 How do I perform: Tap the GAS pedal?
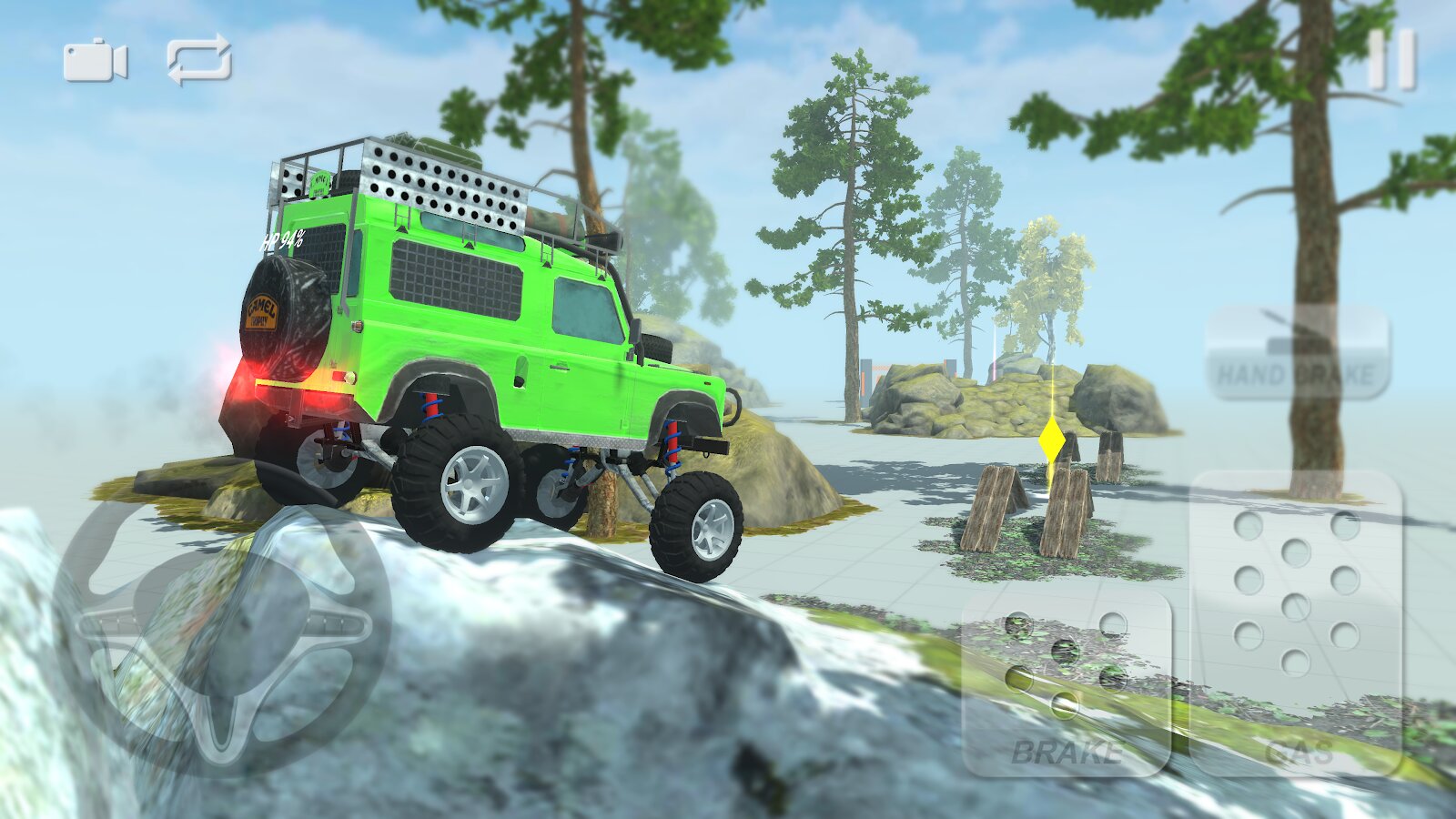point(1296,623)
